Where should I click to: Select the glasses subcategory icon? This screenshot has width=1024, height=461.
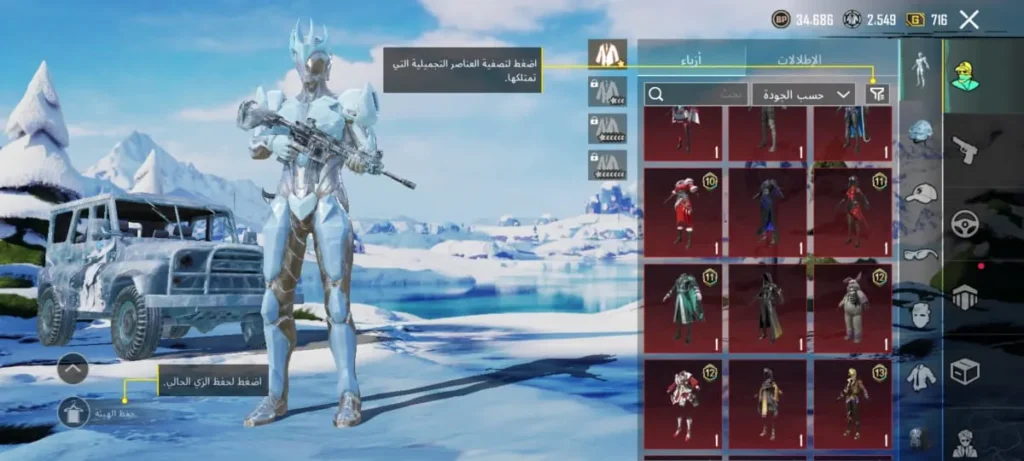point(920,254)
